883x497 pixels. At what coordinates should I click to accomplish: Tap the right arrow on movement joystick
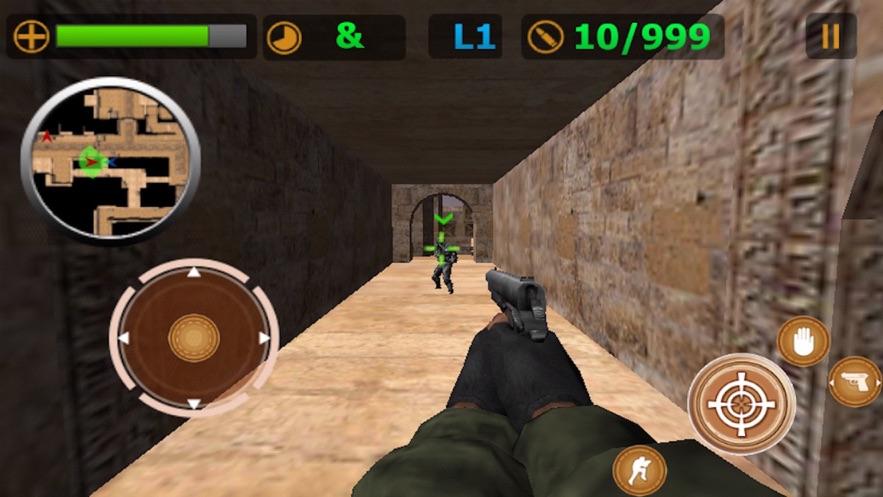(265, 338)
